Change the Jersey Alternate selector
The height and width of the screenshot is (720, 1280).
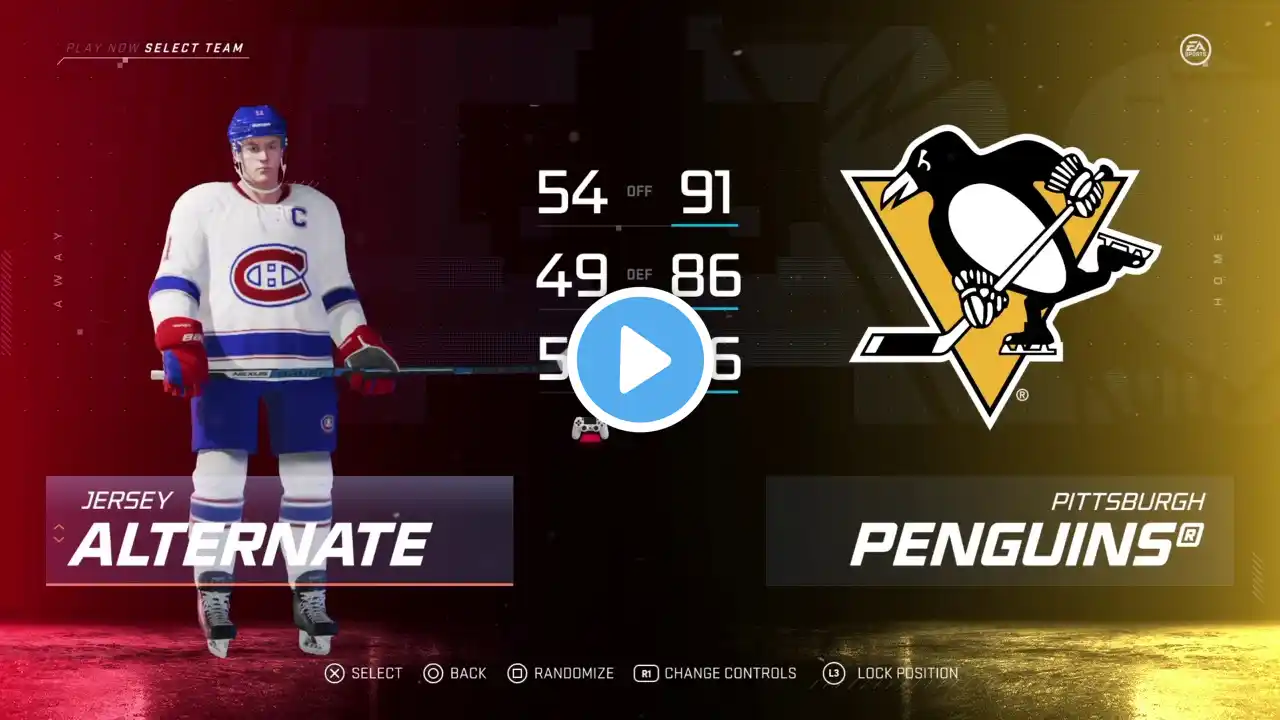[x=279, y=531]
